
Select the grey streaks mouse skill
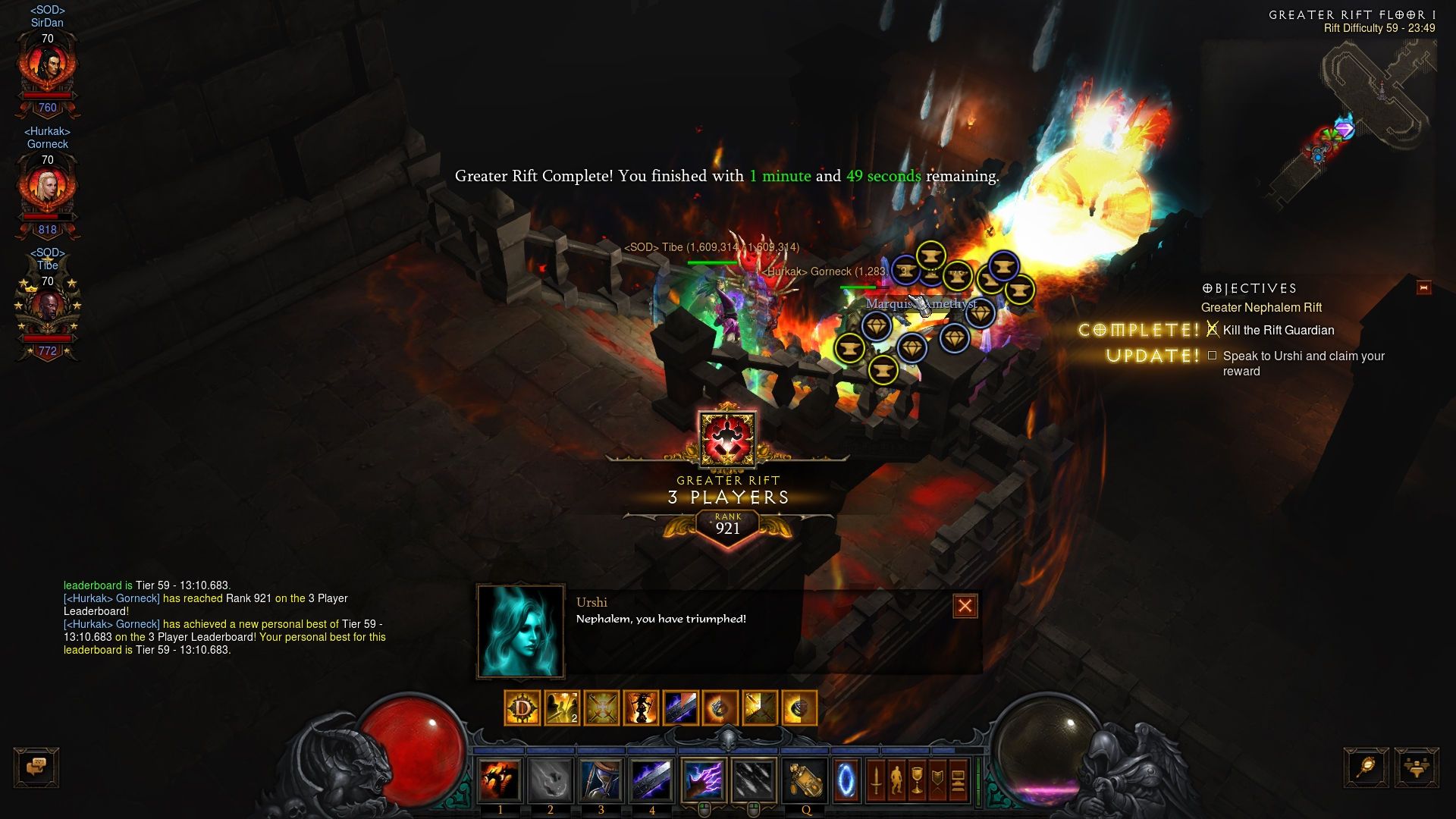coord(753,780)
